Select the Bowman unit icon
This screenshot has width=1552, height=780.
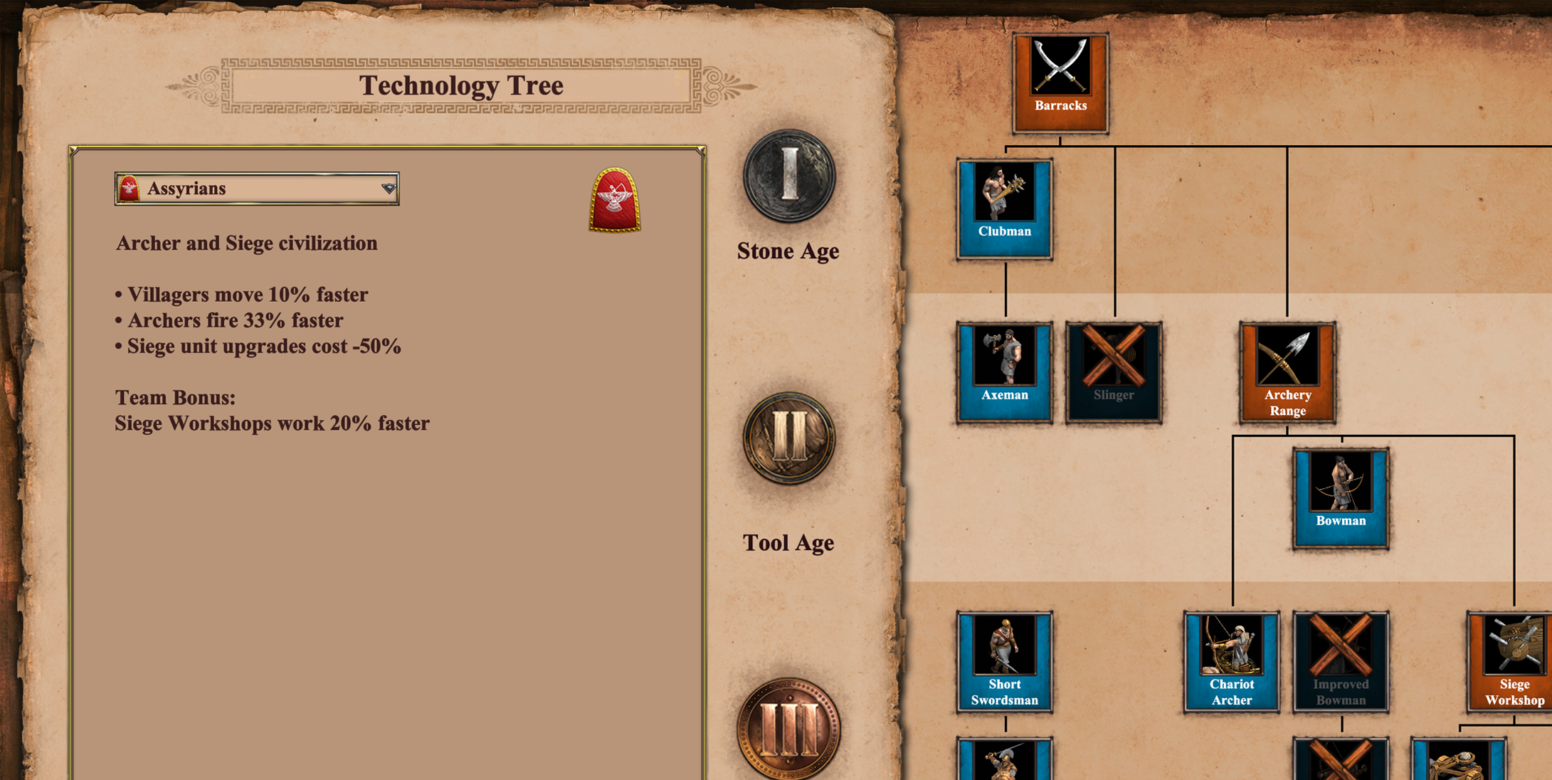1340,497
